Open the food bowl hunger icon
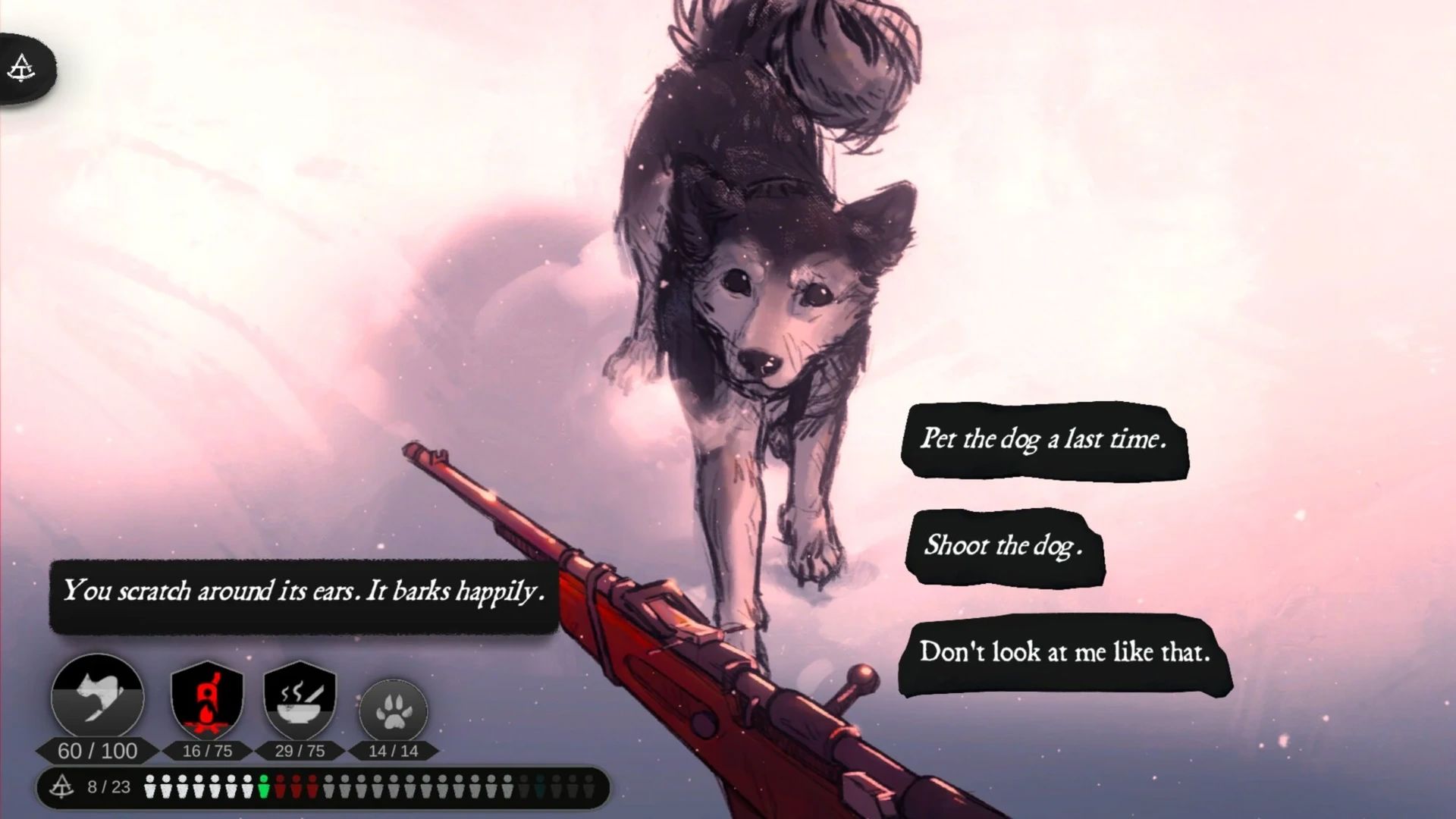1456x819 pixels. [x=300, y=699]
